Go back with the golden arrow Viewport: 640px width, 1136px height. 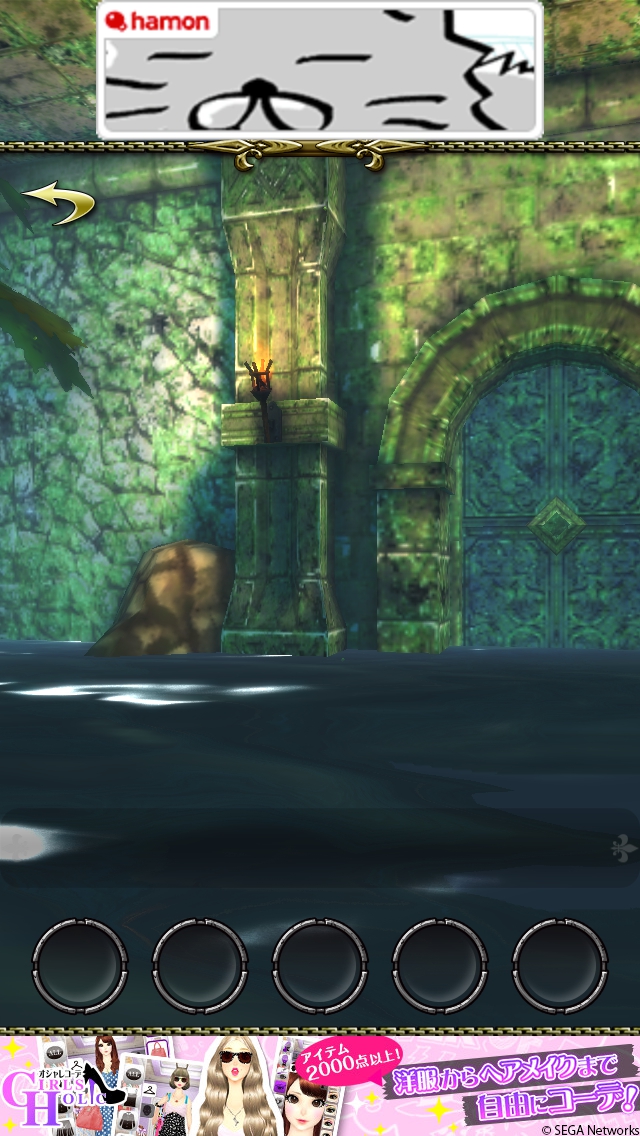click(x=59, y=202)
